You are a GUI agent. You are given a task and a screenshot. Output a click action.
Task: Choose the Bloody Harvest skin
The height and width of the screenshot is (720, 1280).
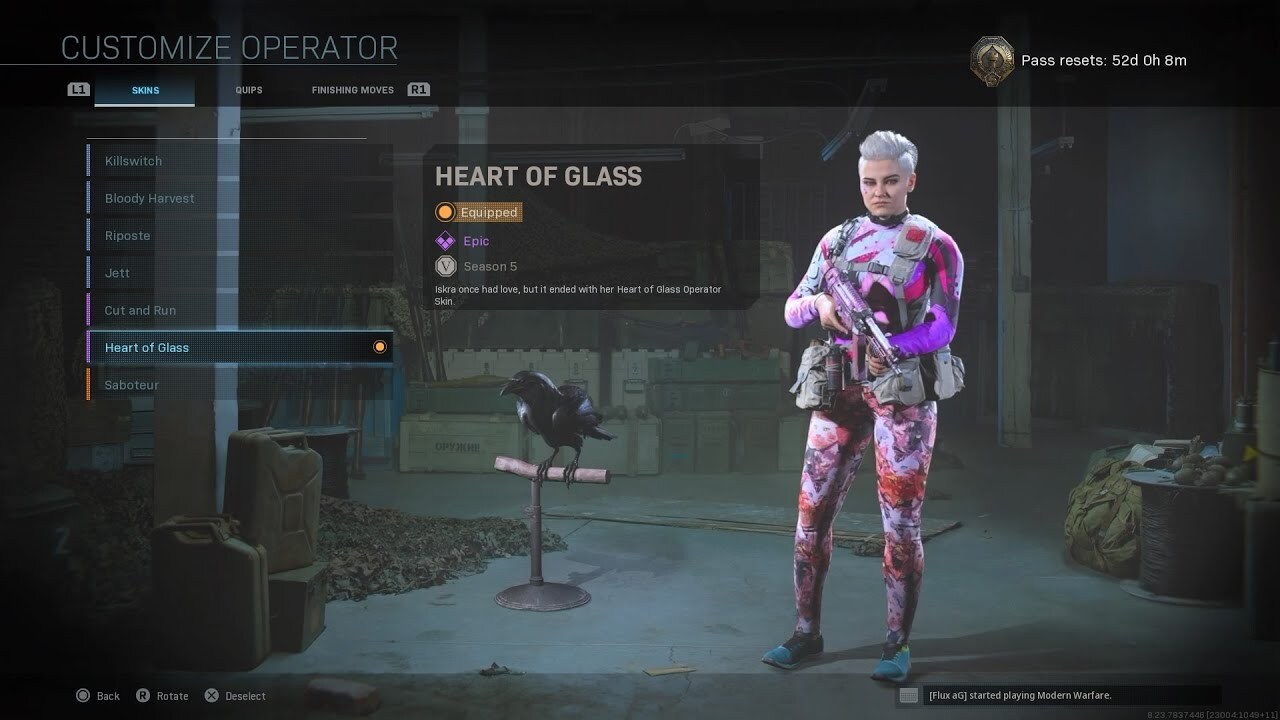coord(238,198)
